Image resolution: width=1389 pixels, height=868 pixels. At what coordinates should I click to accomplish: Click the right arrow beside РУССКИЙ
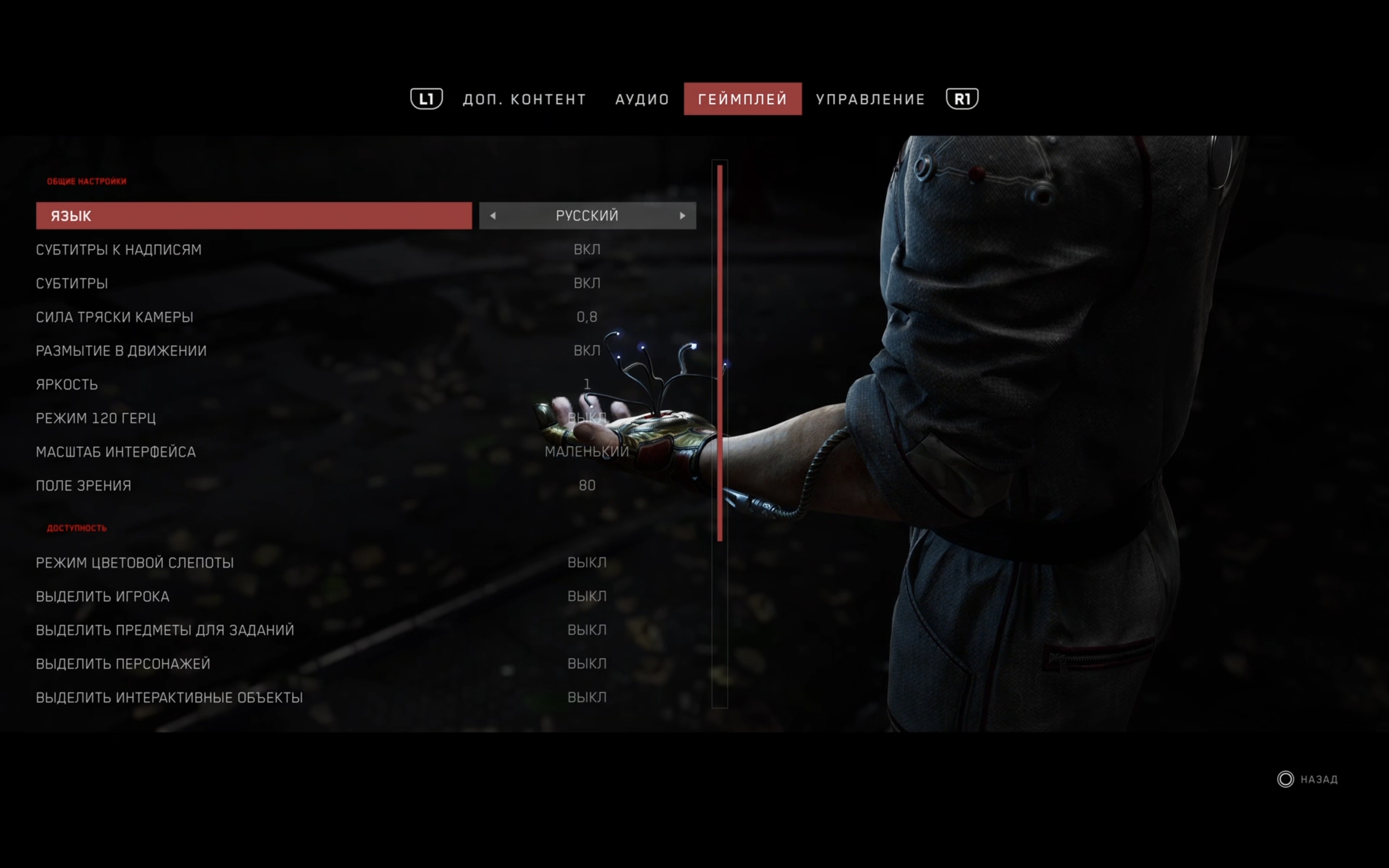[682, 215]
